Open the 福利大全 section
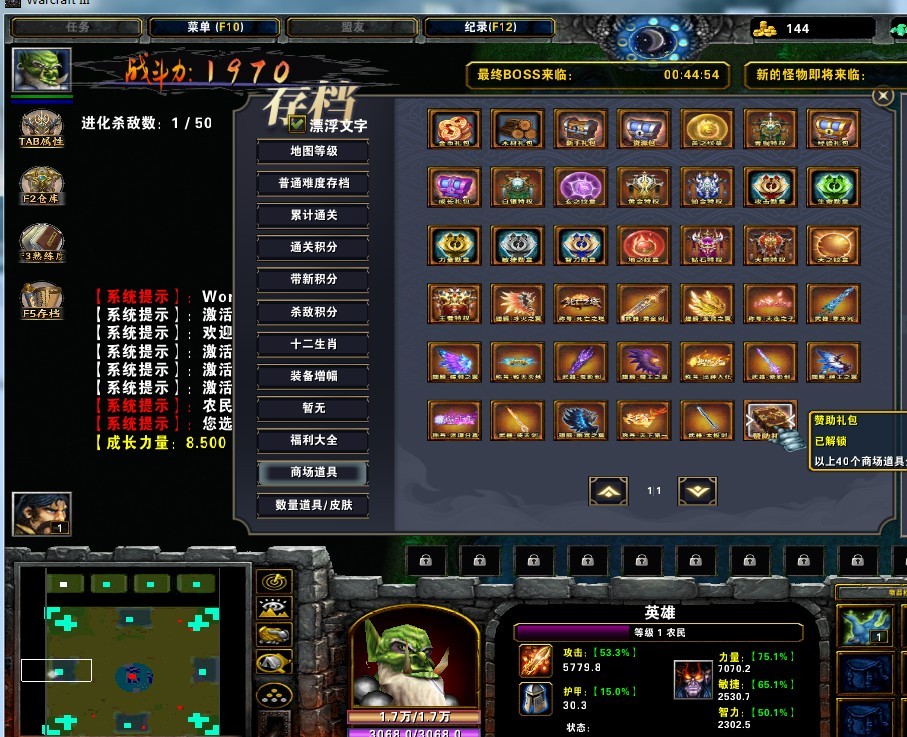 [x=313, y=440]
